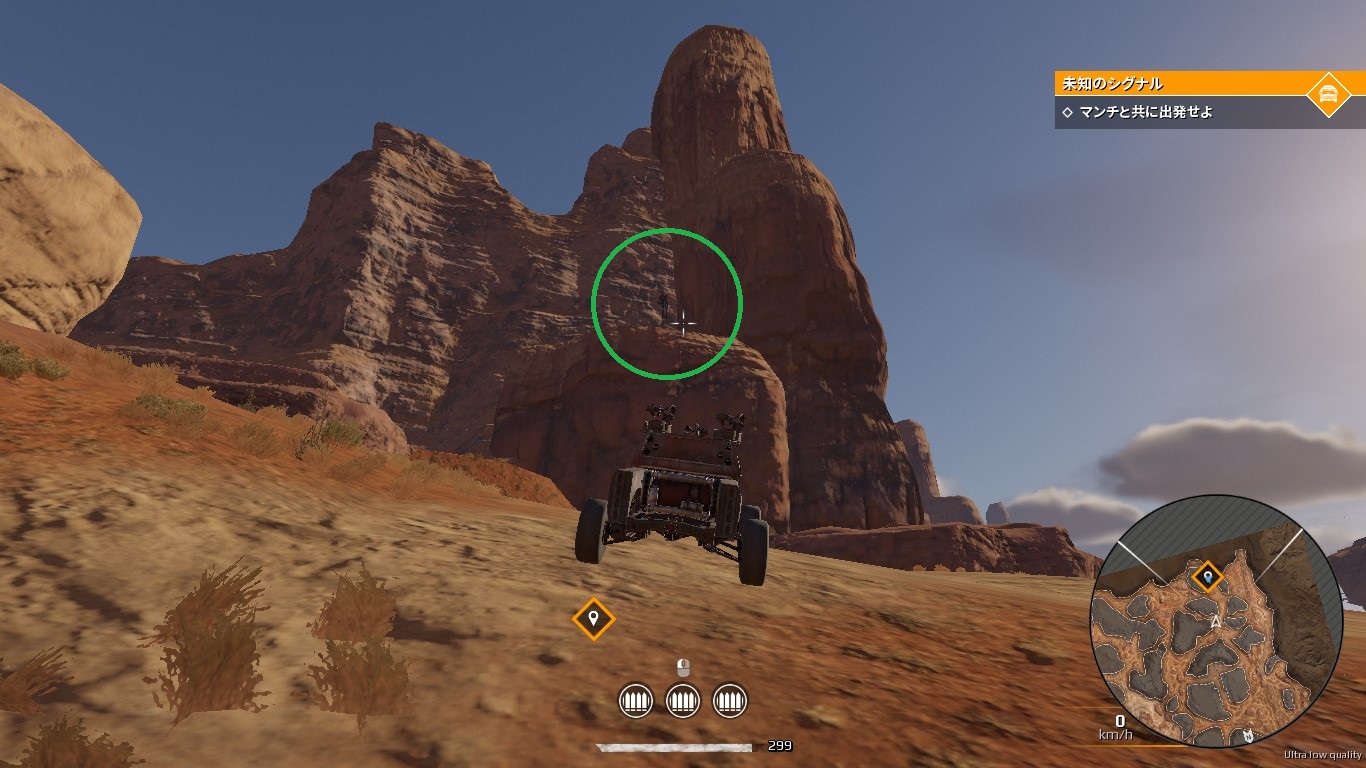Image resolution: width=1366 pixels, height=768 pixels.
Task: Click the white player arrow on the minimap
Action: [x=1217, y=622]
